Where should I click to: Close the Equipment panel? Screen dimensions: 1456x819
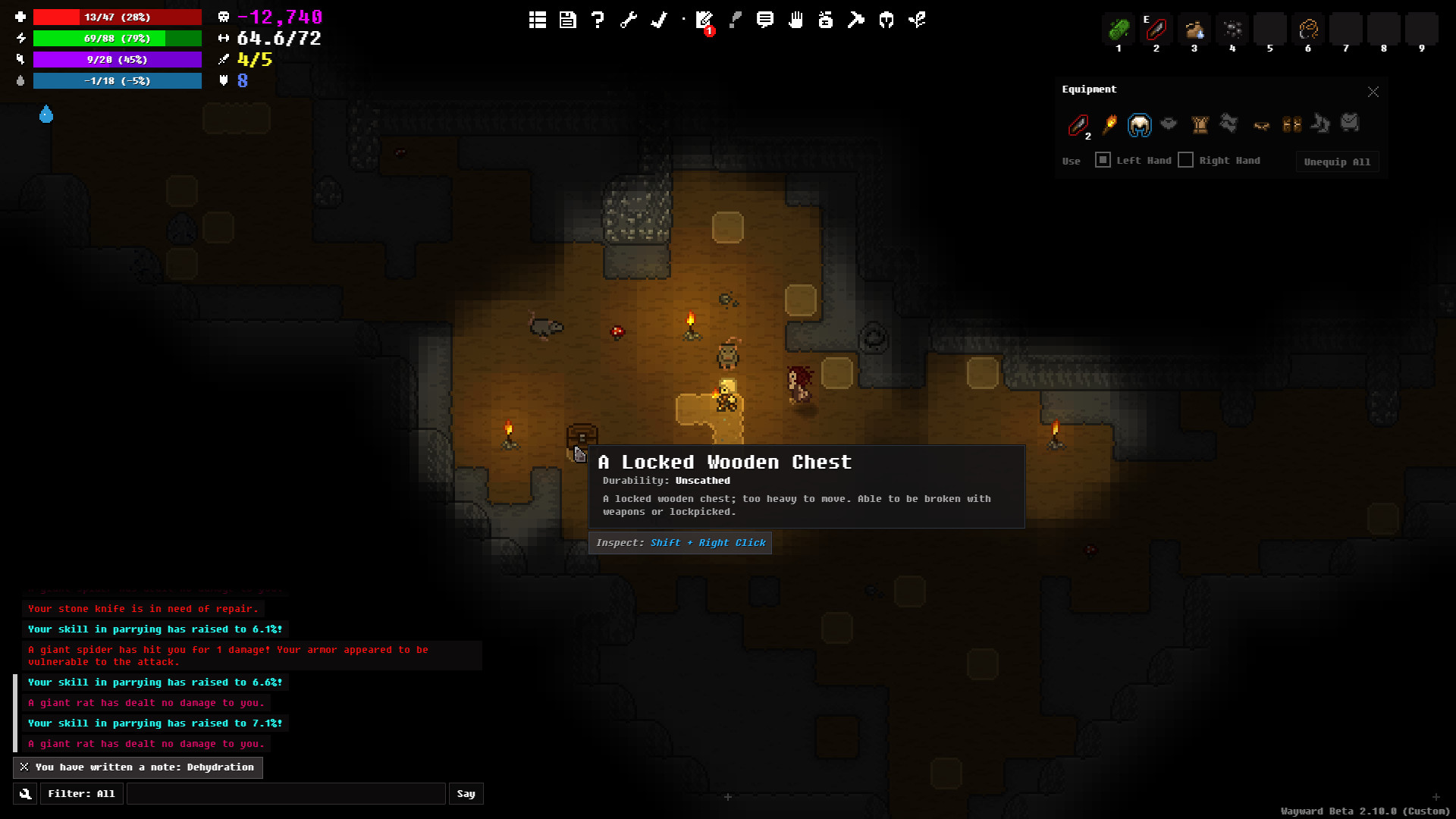(1373, 92)
